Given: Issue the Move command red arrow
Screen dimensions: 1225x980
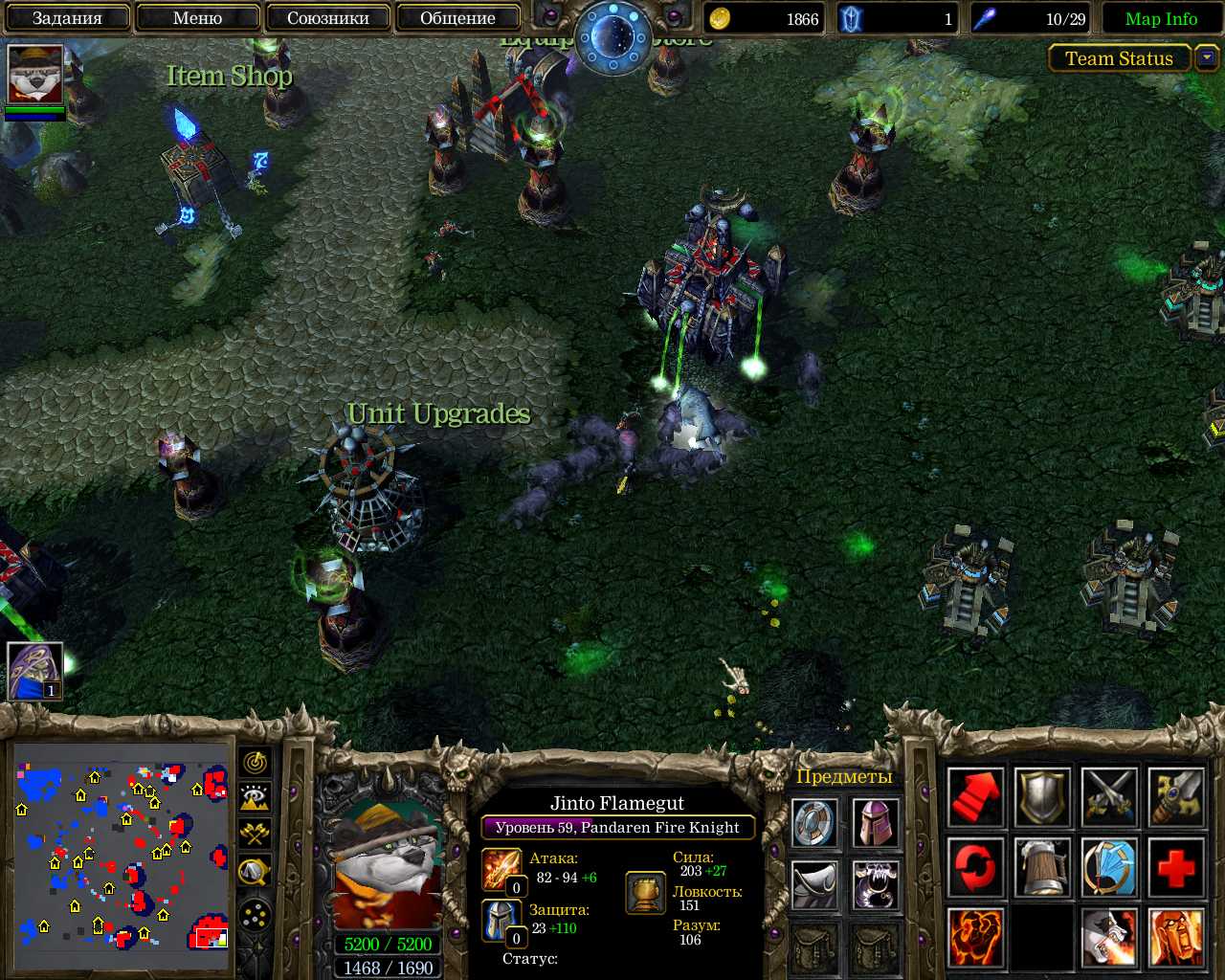Looking at the screenshot, I should (x=975, y=797).
